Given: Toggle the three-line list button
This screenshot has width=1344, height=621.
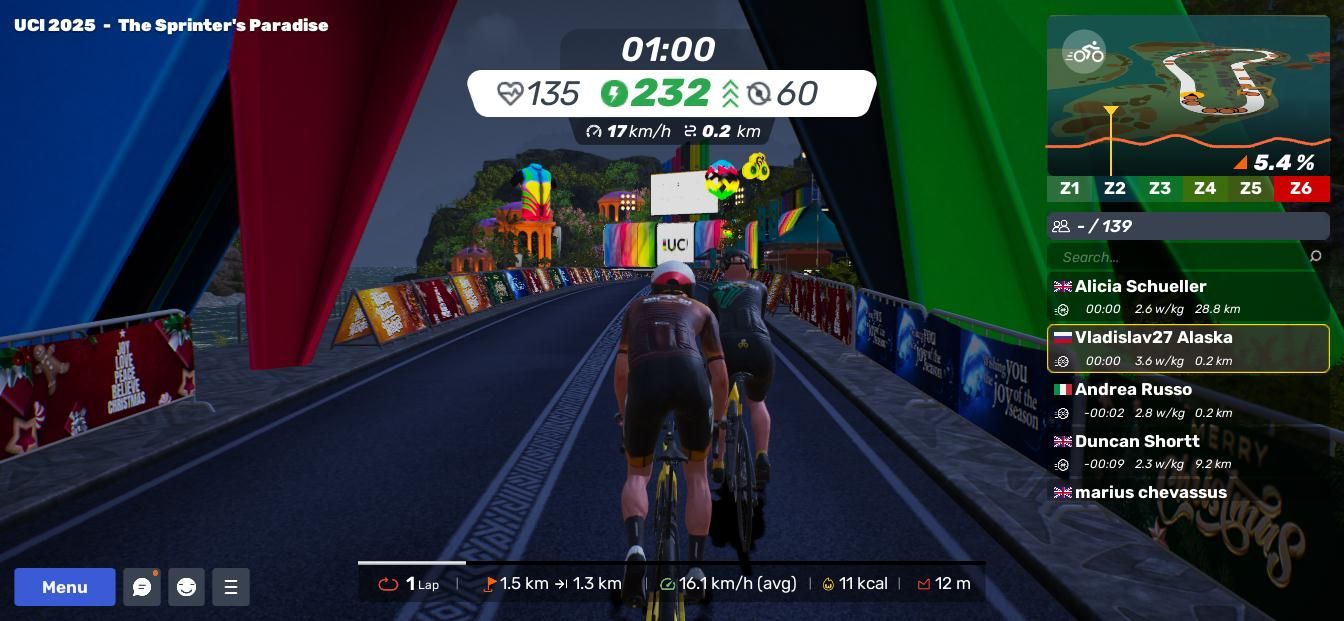Looking at the screenshot, I should pyautogui.click(x=231, y=587).
